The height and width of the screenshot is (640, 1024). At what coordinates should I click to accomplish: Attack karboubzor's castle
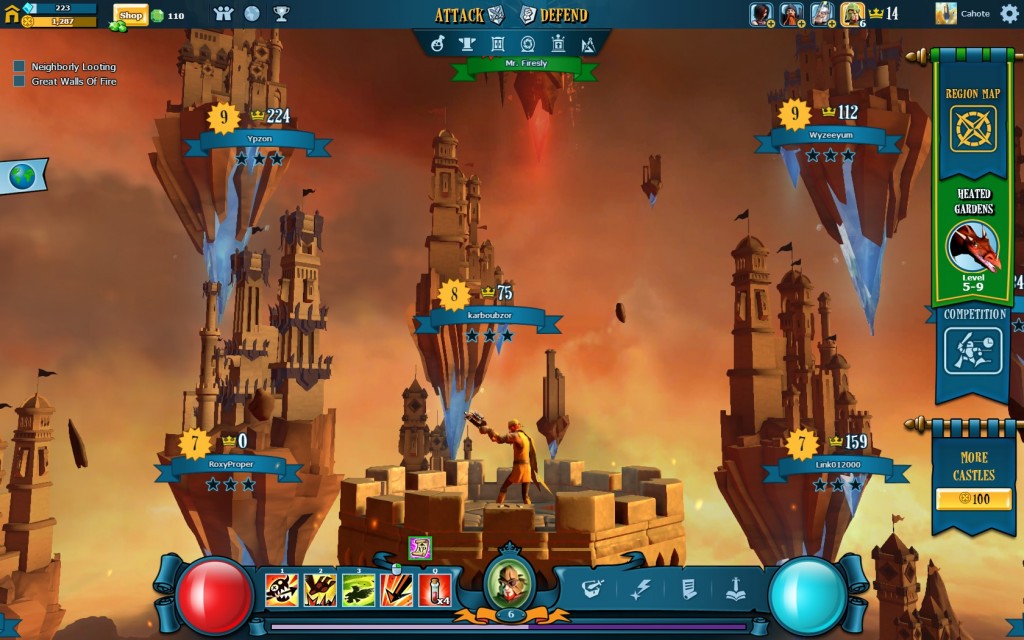click(488, 317)
